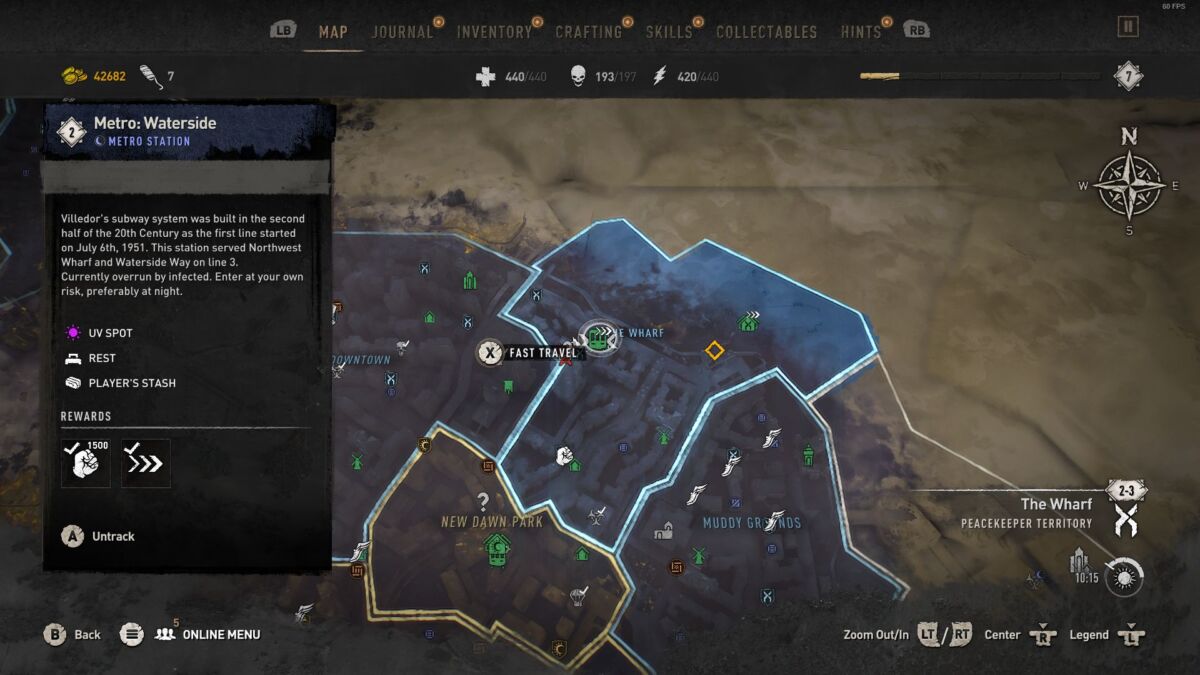The width and height of the screenshot is (1200, 675).
Task: Open the Inventory tab
Action: [x=494, y=32]
